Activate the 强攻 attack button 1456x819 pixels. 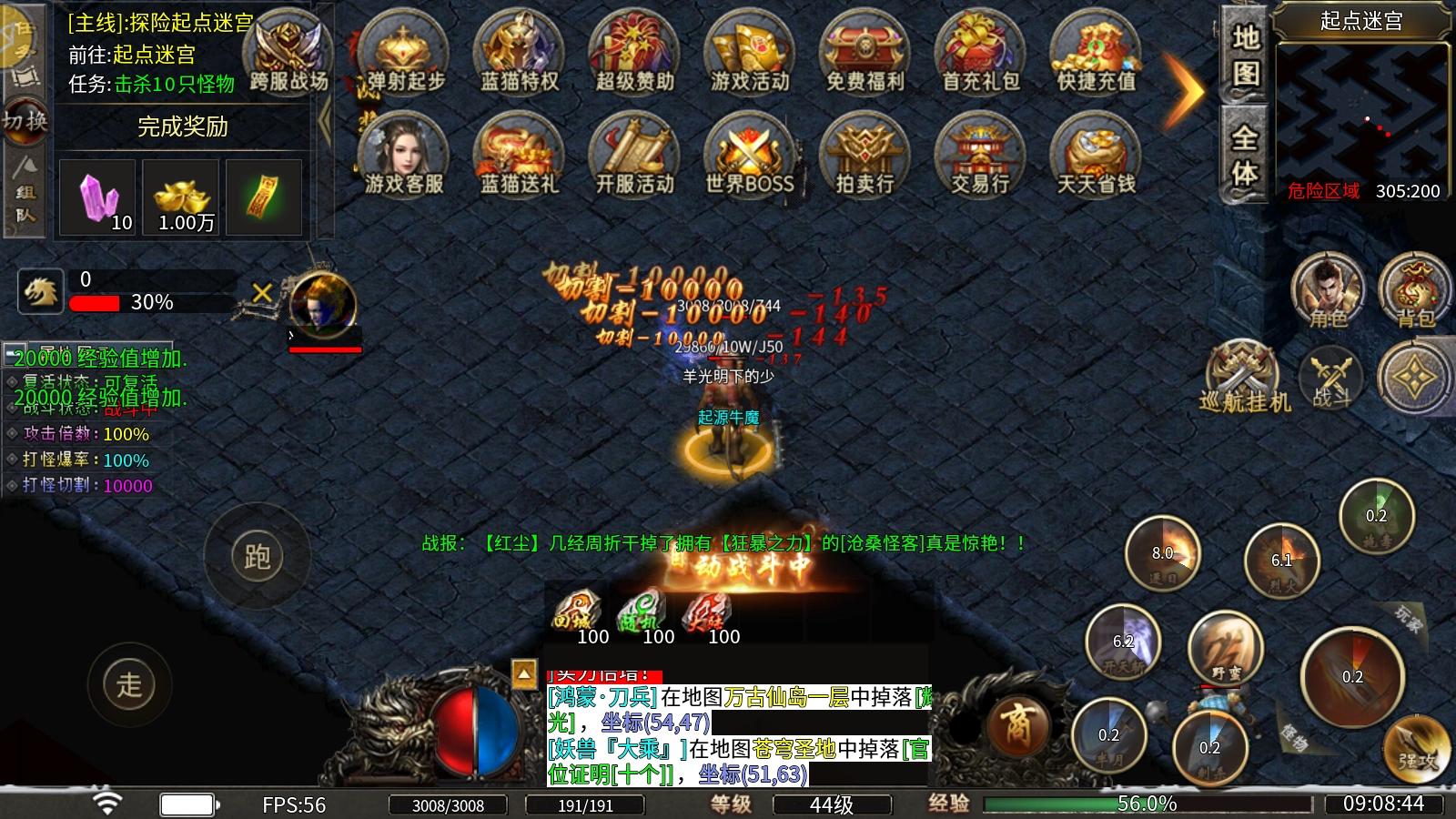(1415, 749)
